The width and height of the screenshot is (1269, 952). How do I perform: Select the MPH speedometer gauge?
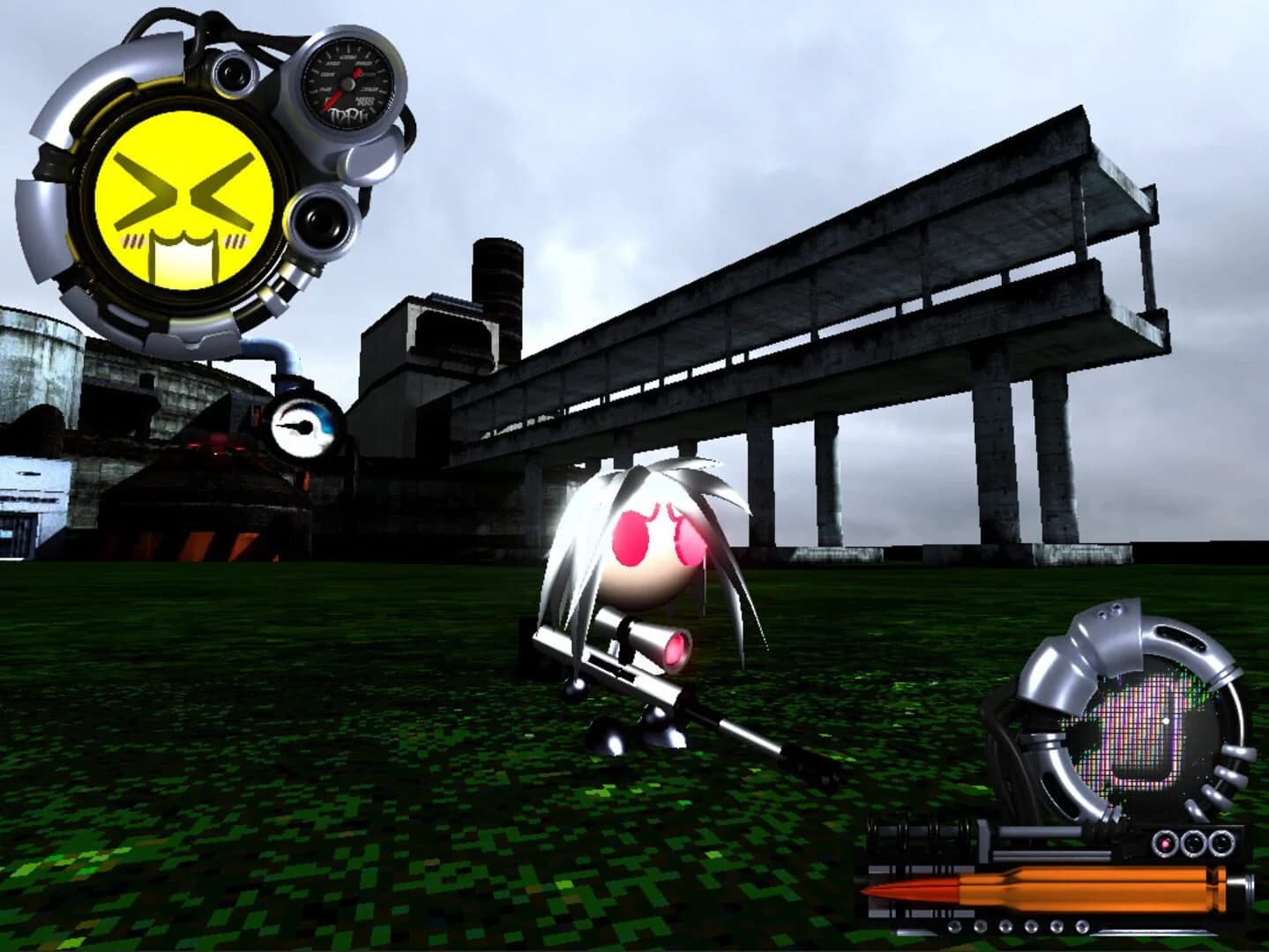pos(347,84)
